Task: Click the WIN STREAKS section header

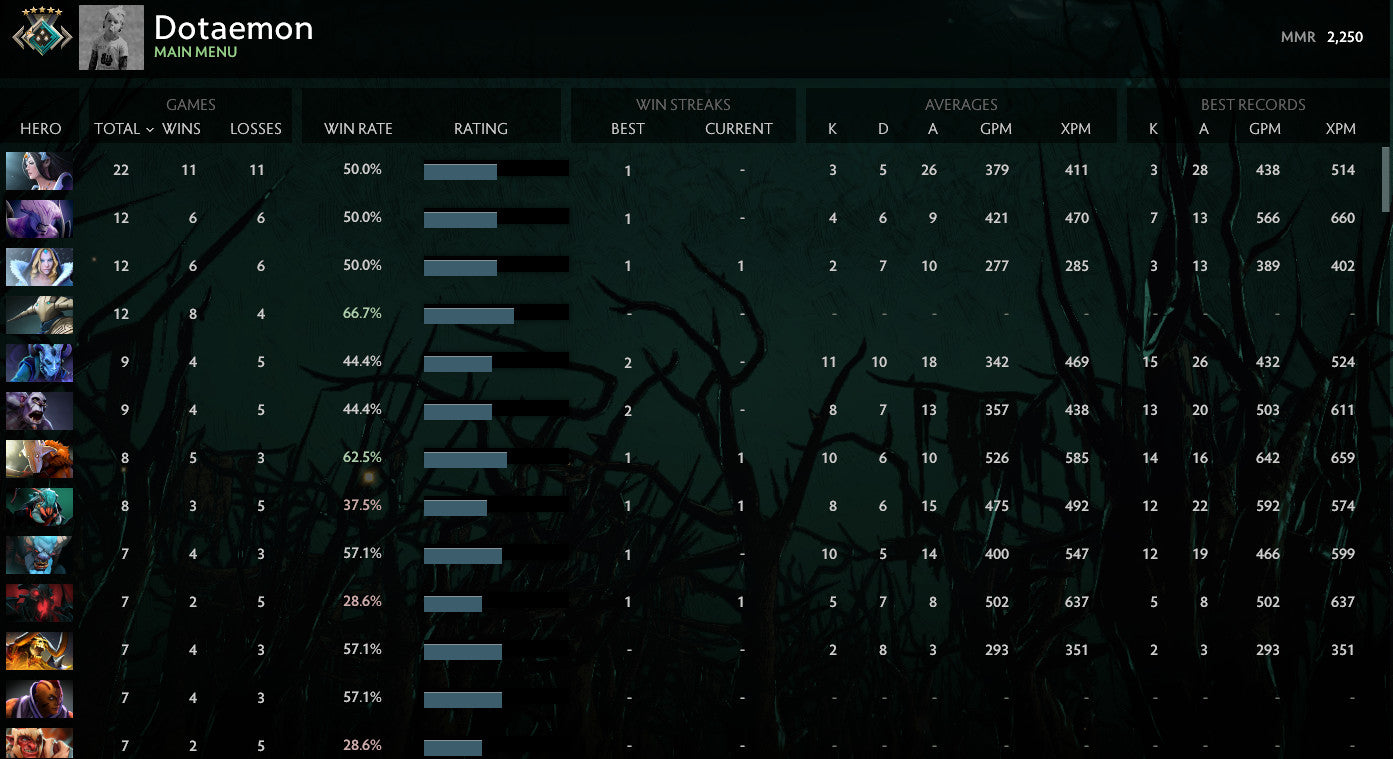Action: point(684,104)
